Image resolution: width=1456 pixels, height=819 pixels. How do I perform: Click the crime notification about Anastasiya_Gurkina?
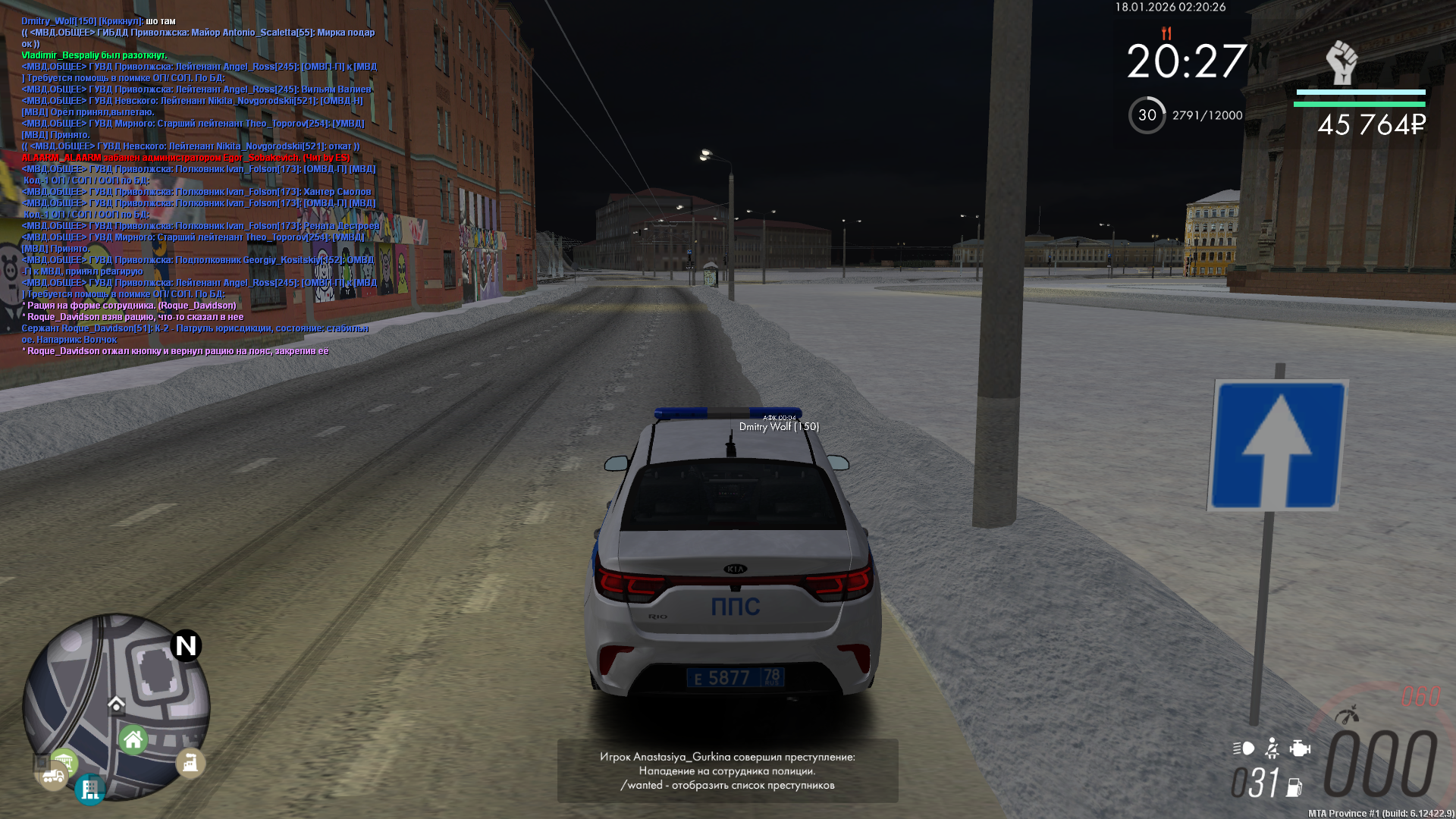727,770
